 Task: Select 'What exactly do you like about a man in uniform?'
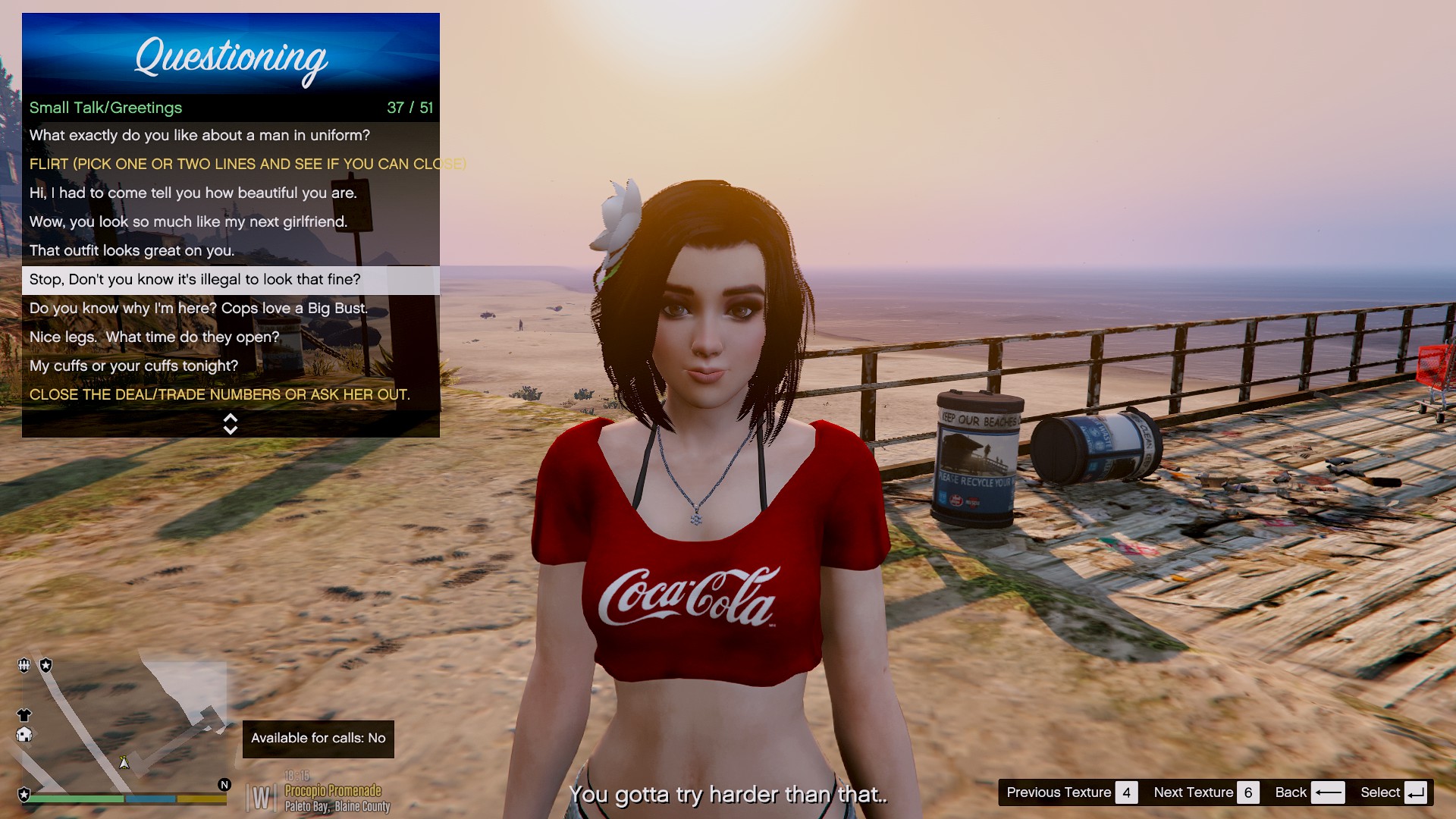[199, 136]
